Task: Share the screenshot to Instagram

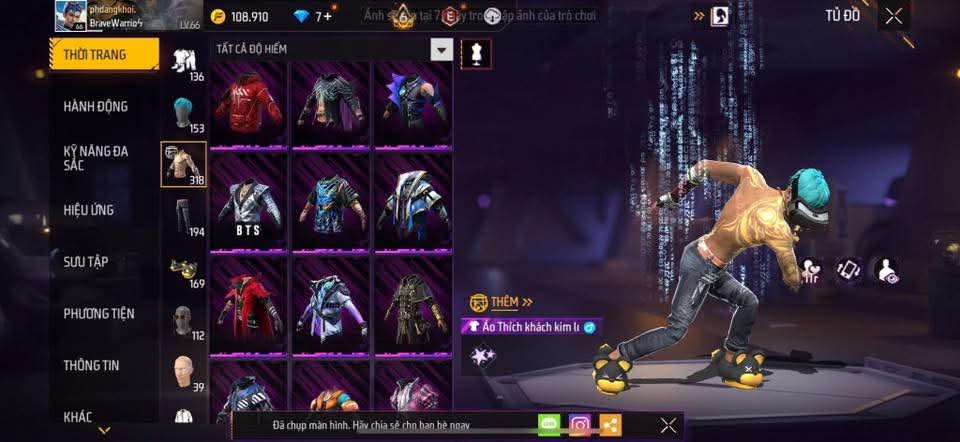Action: (580, 425)
